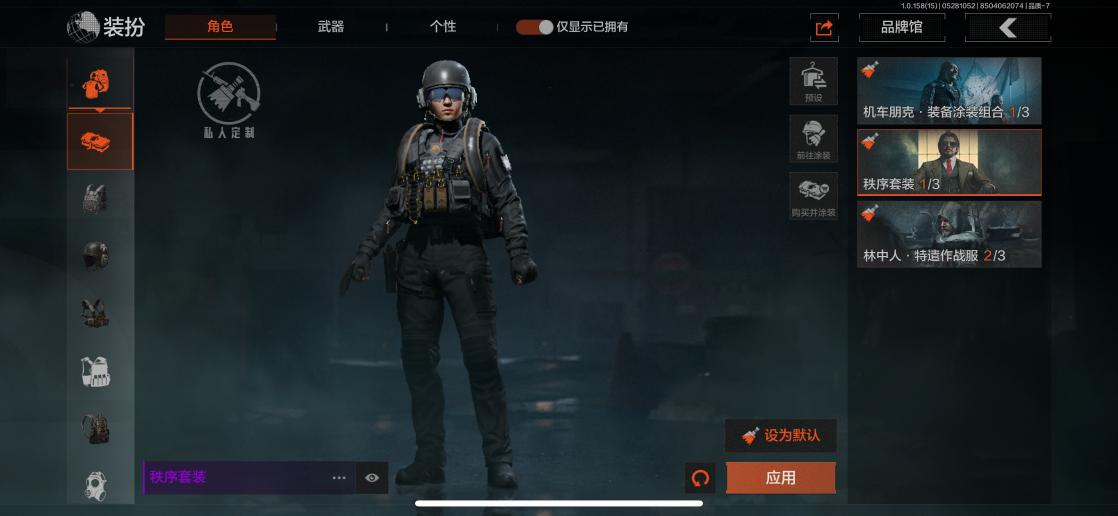Apply the outfit with 应用
This screenshot has width=1118, height=516.
[780, 478]
